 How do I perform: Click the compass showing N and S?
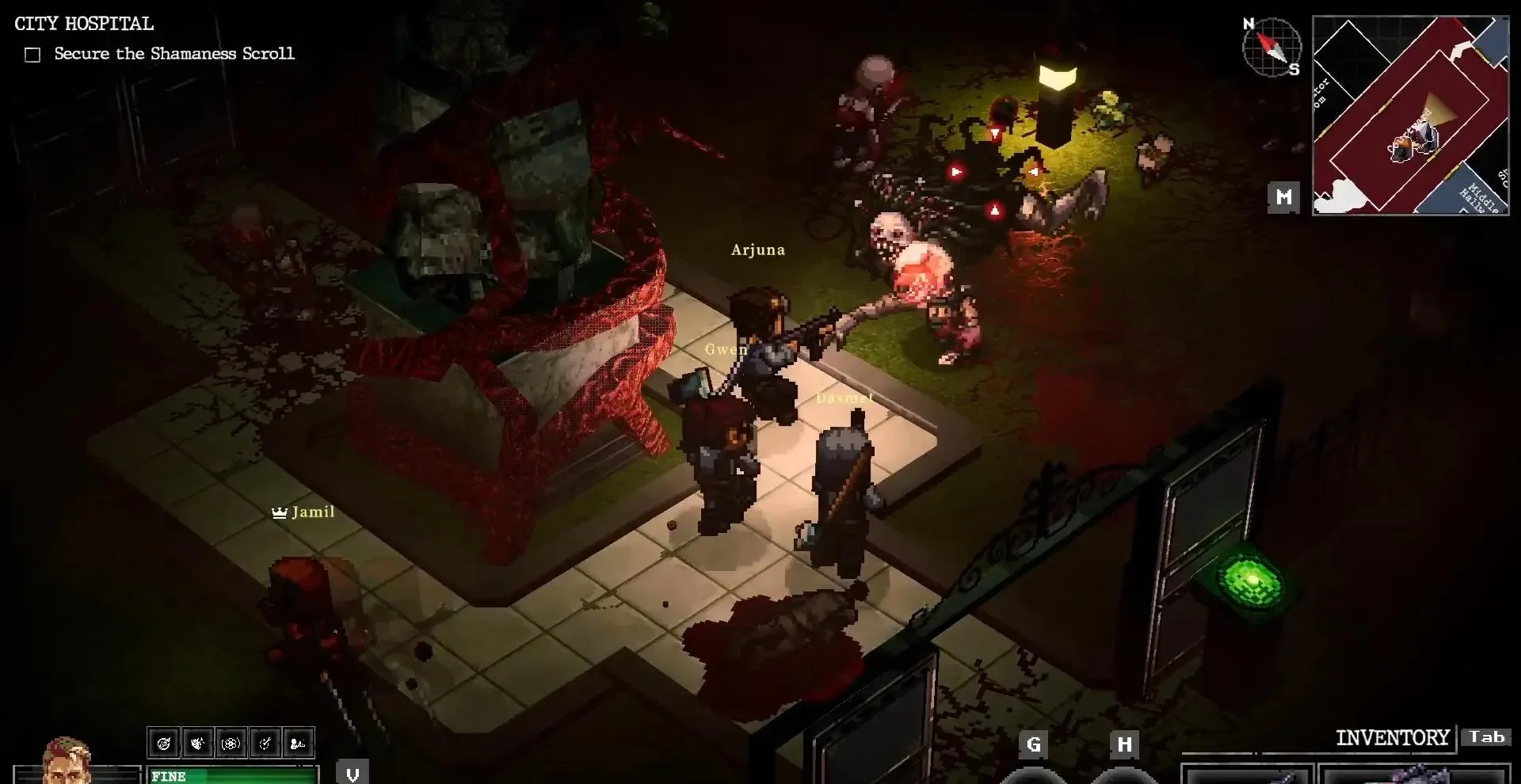pyautogui.click(x=1271, y=47)
